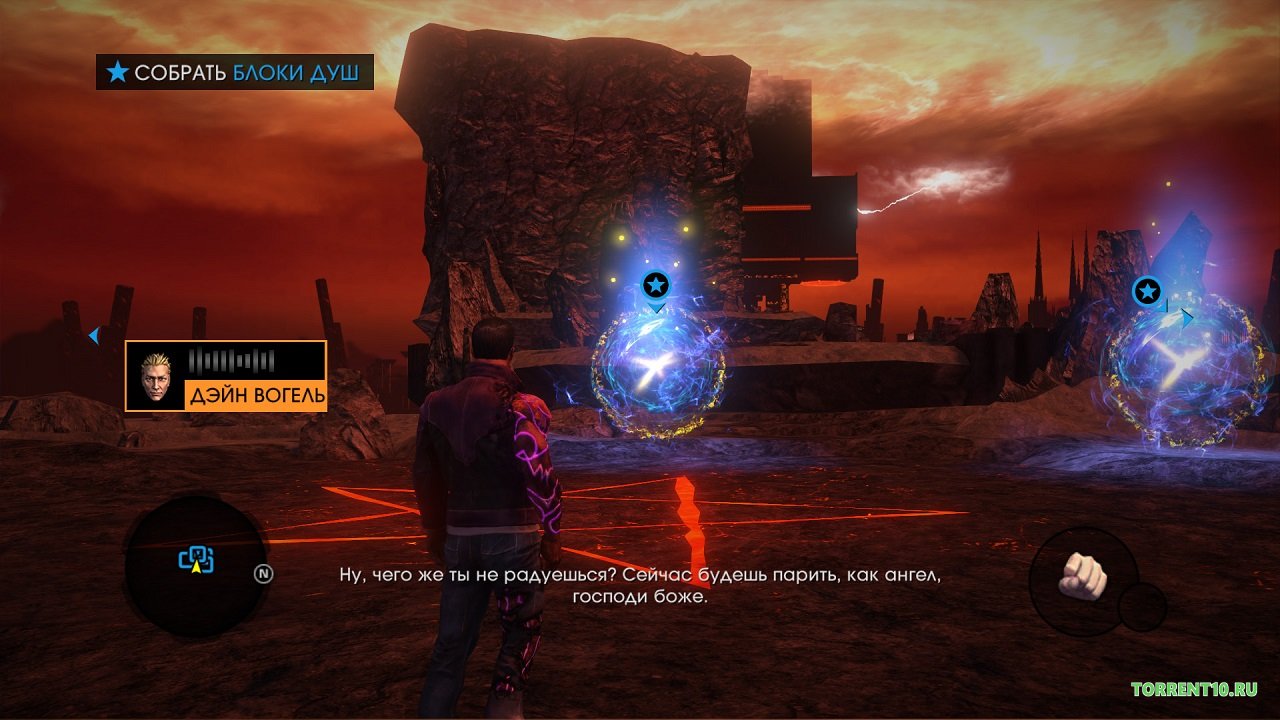Image resolution: width=1280 pixels, height=720 pixels.
Task: Click the Собрать Блоки Душ objective tracker
Action: coord(235,72)
